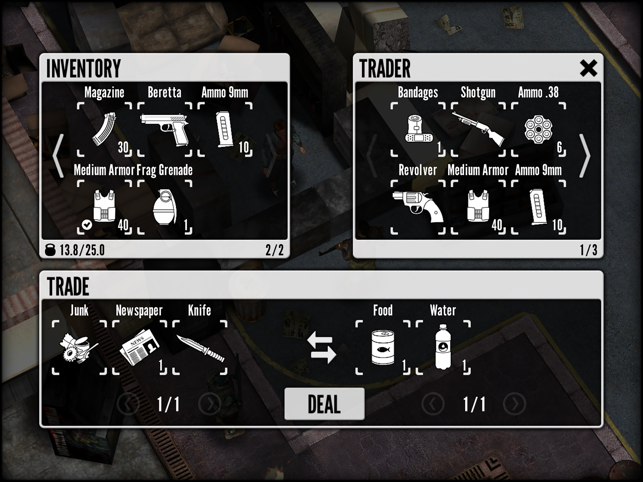The image size is (643, 482).
Task: Select the Frag Grenade slot
Action: point(164,207)
